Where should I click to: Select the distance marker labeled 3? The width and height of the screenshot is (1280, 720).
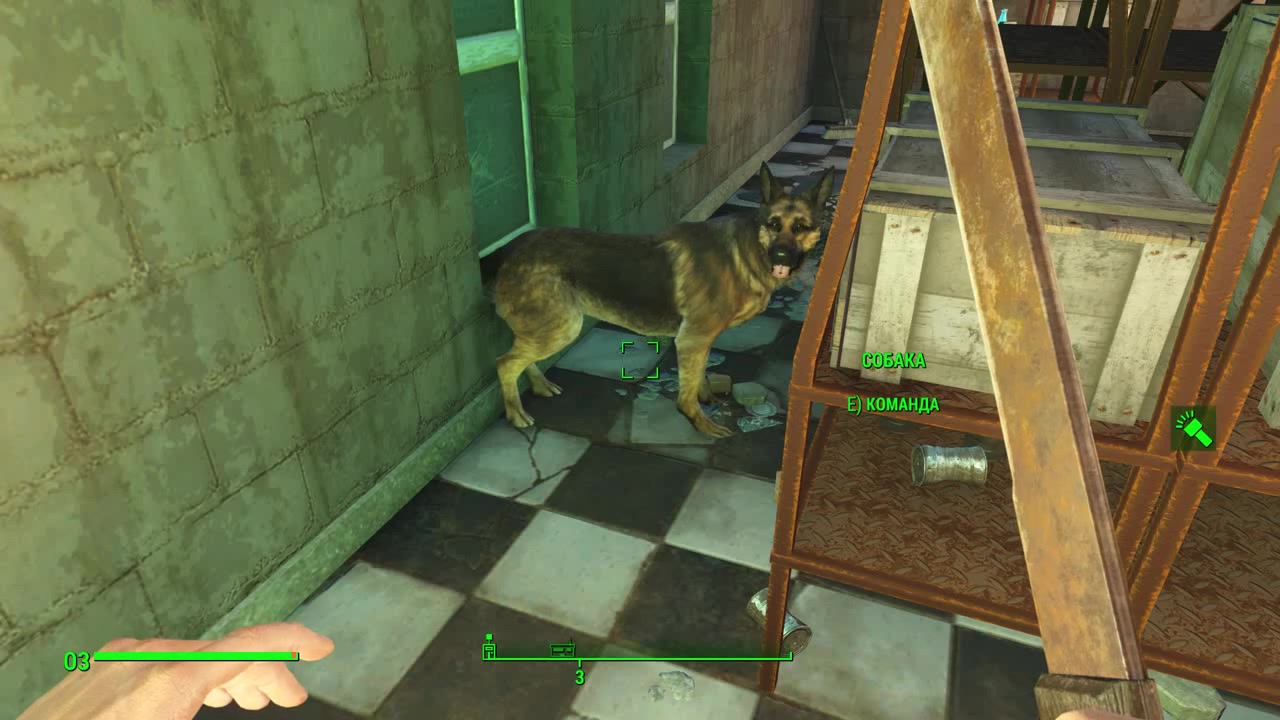[x=578, y=675]
